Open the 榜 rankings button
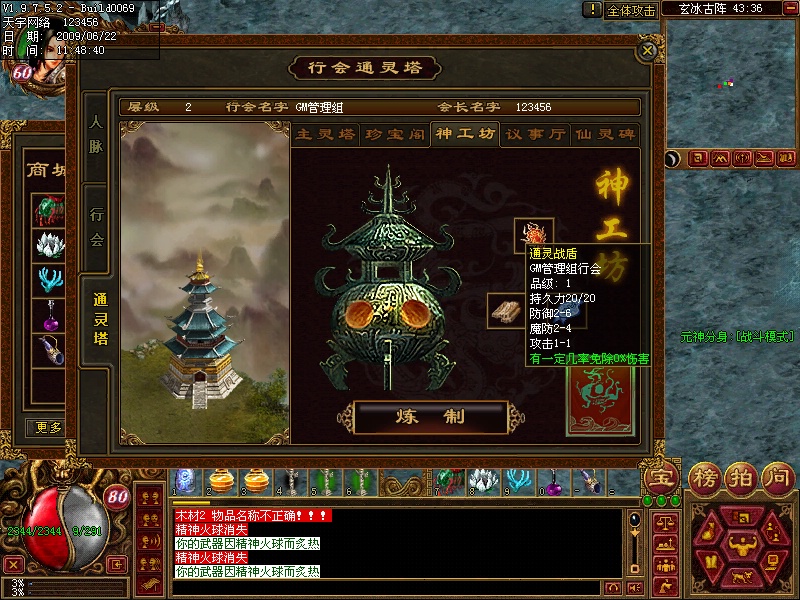Image resolution: width=800 pixels, height=600 pixels. (x=706, y=478)
